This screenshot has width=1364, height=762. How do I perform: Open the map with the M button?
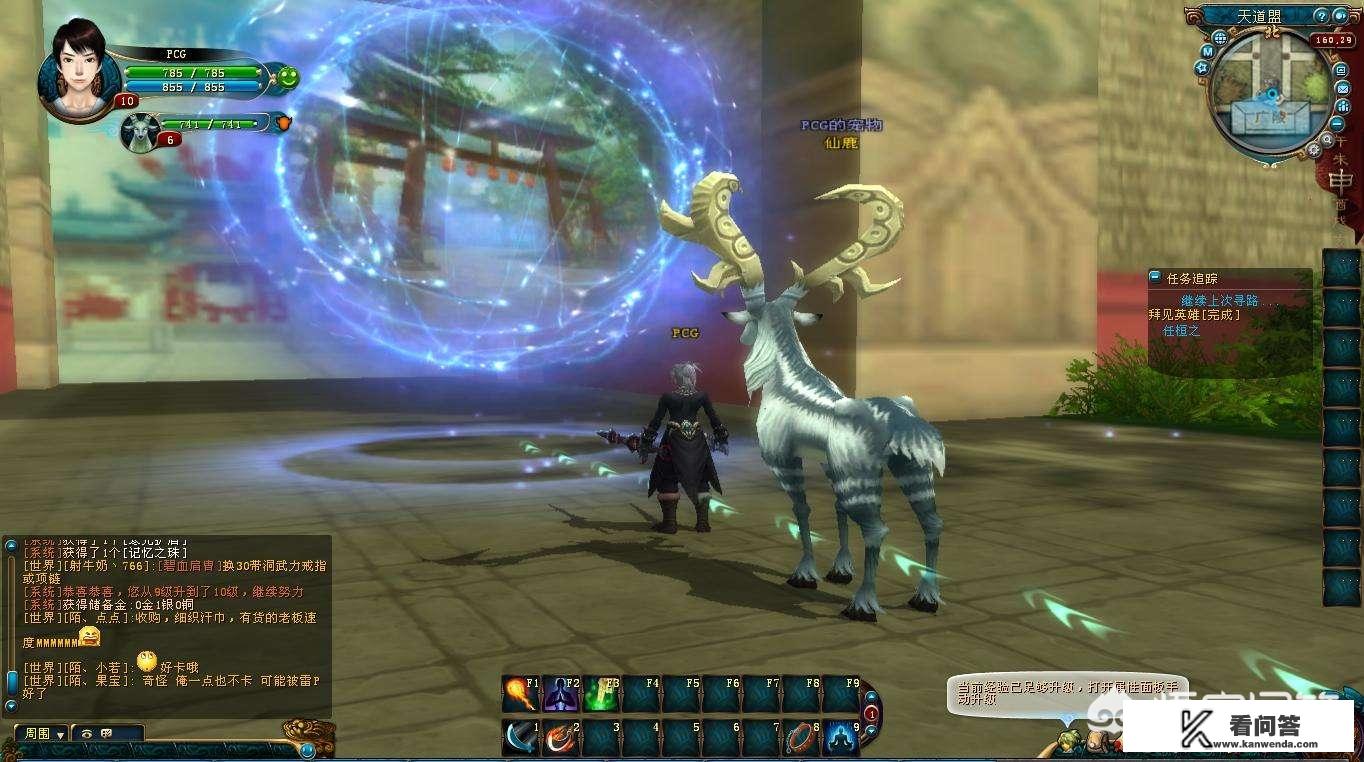click(1208, 50)
